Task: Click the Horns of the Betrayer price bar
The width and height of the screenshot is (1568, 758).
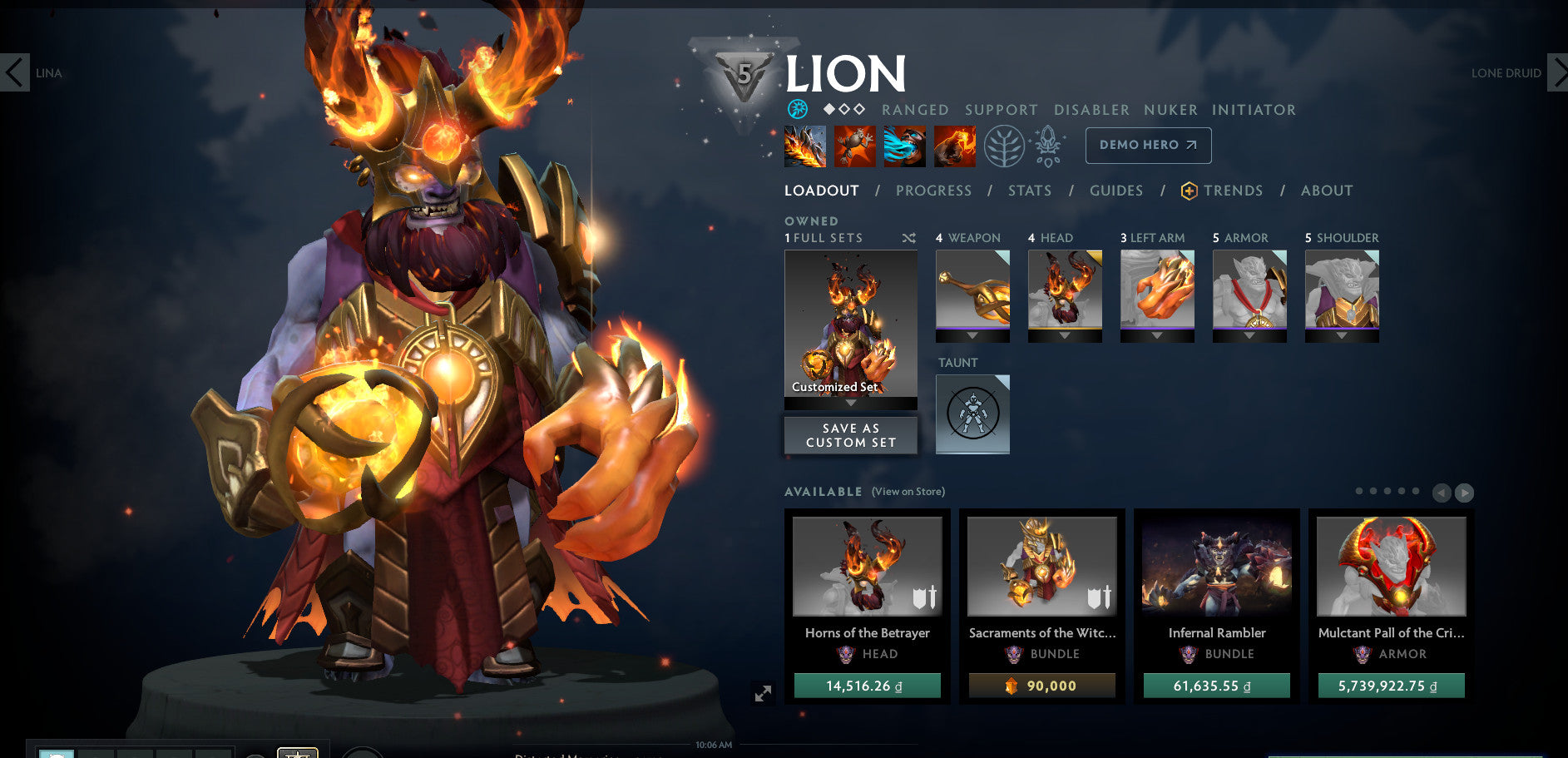Action: [x=867, y=686]
